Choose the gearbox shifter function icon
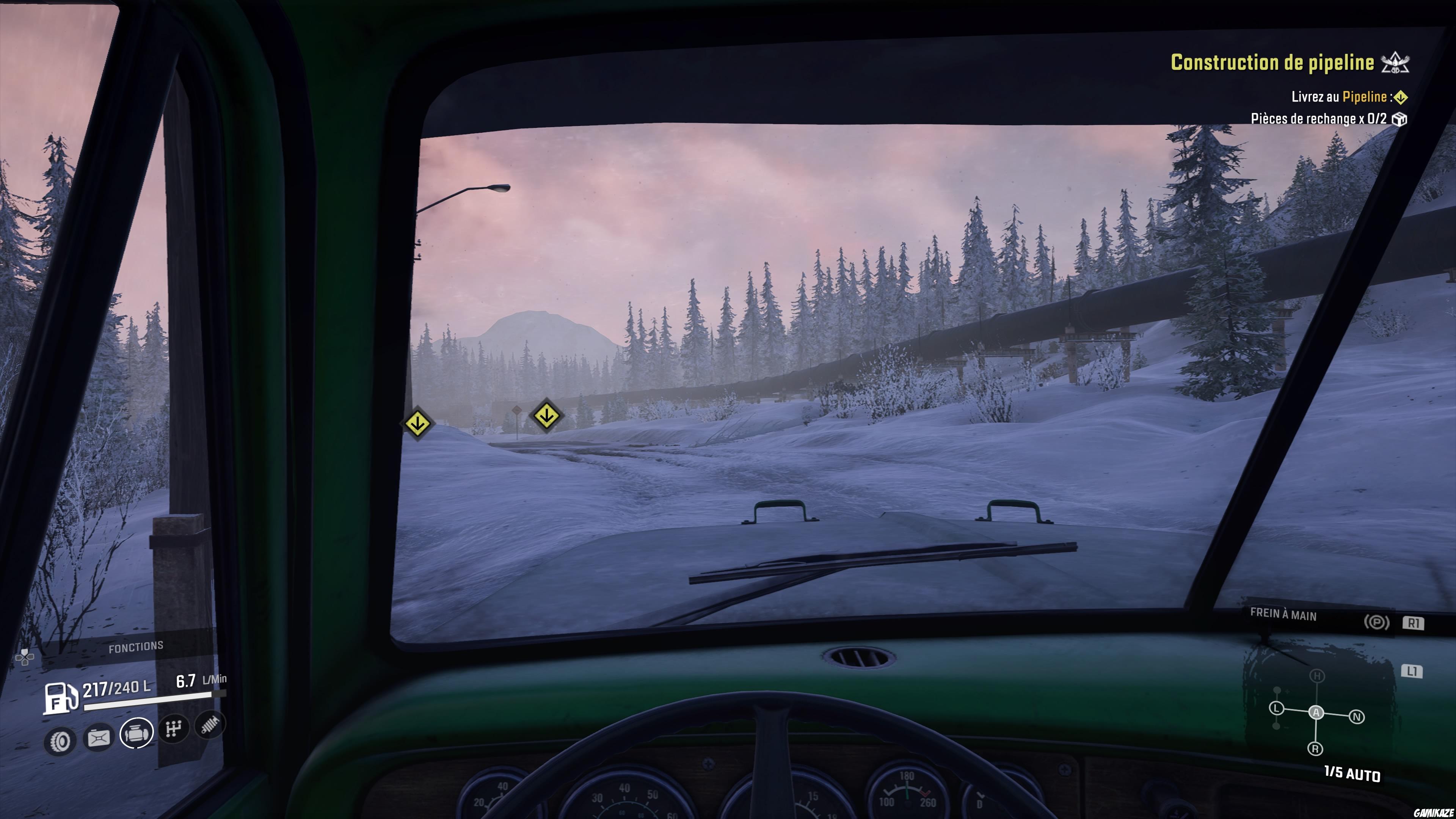This screenshot has width=1456, height=819. (x=173, y=728)
